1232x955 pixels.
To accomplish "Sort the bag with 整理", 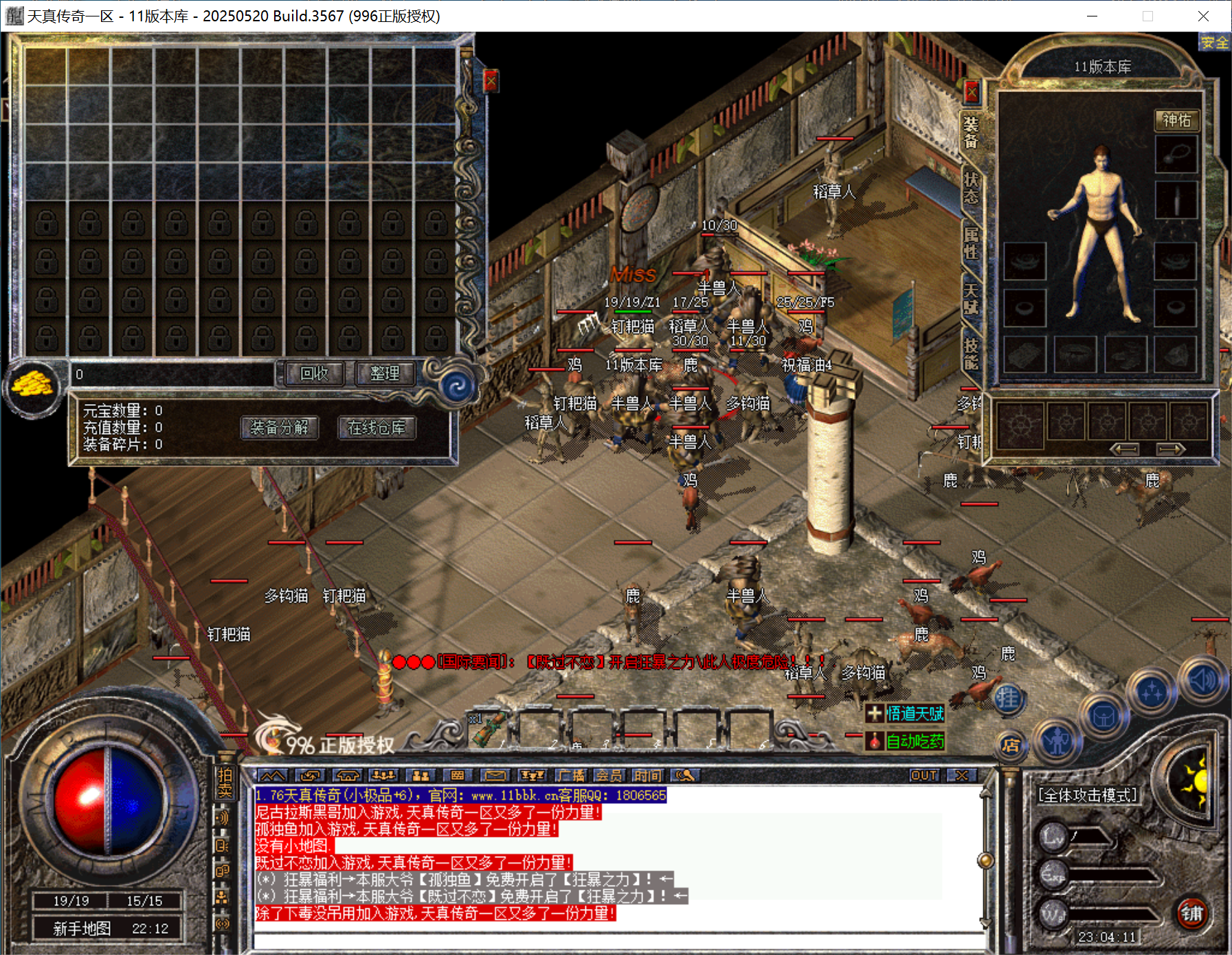I will click(384, 373).
